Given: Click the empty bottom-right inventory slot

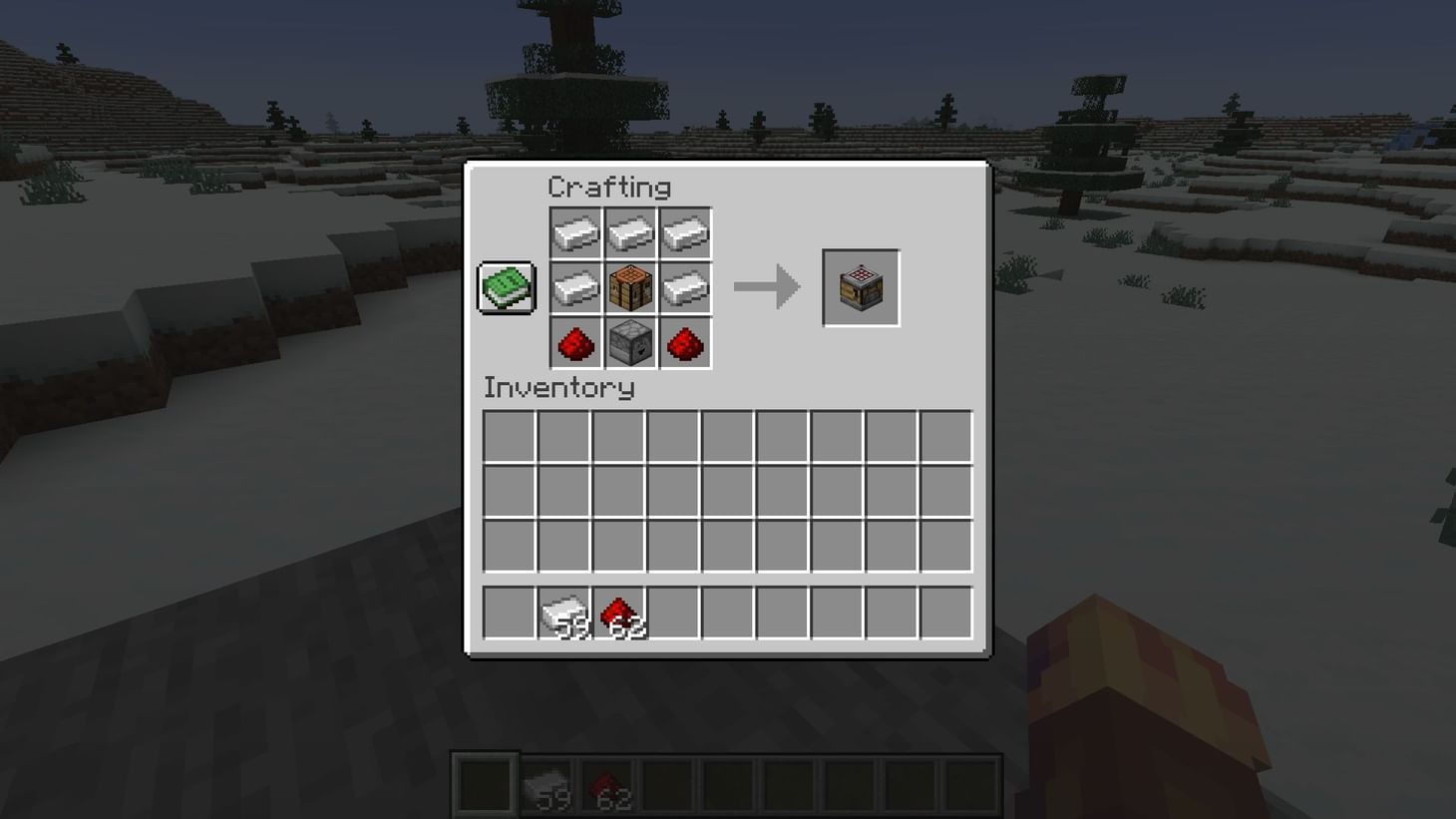Looking at the screenshot, I should [944, 545].
